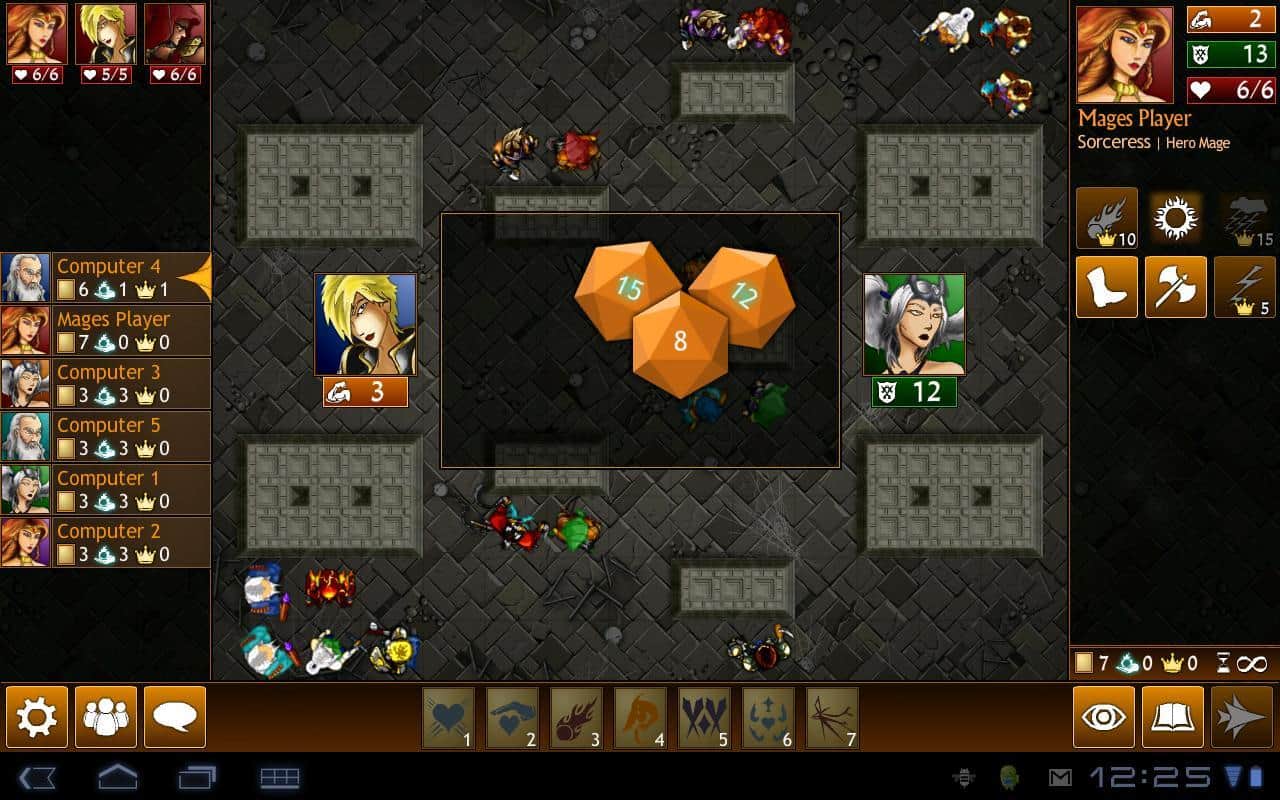
Task: Activate the boot move action
Action: point(1107,287)
